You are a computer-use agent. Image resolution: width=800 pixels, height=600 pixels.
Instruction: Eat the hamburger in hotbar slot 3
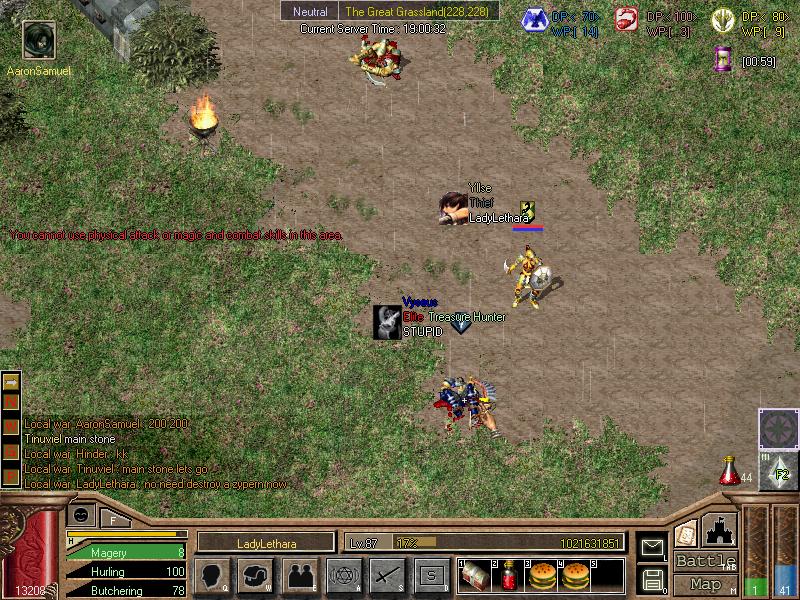tap(541, 576)
